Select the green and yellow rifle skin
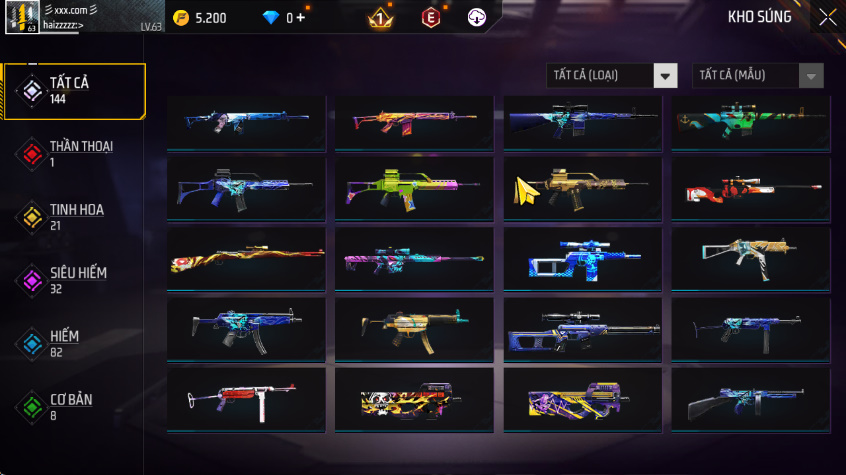Image resolution: width=846 pixels, height=475 pixels. [415, 187]
